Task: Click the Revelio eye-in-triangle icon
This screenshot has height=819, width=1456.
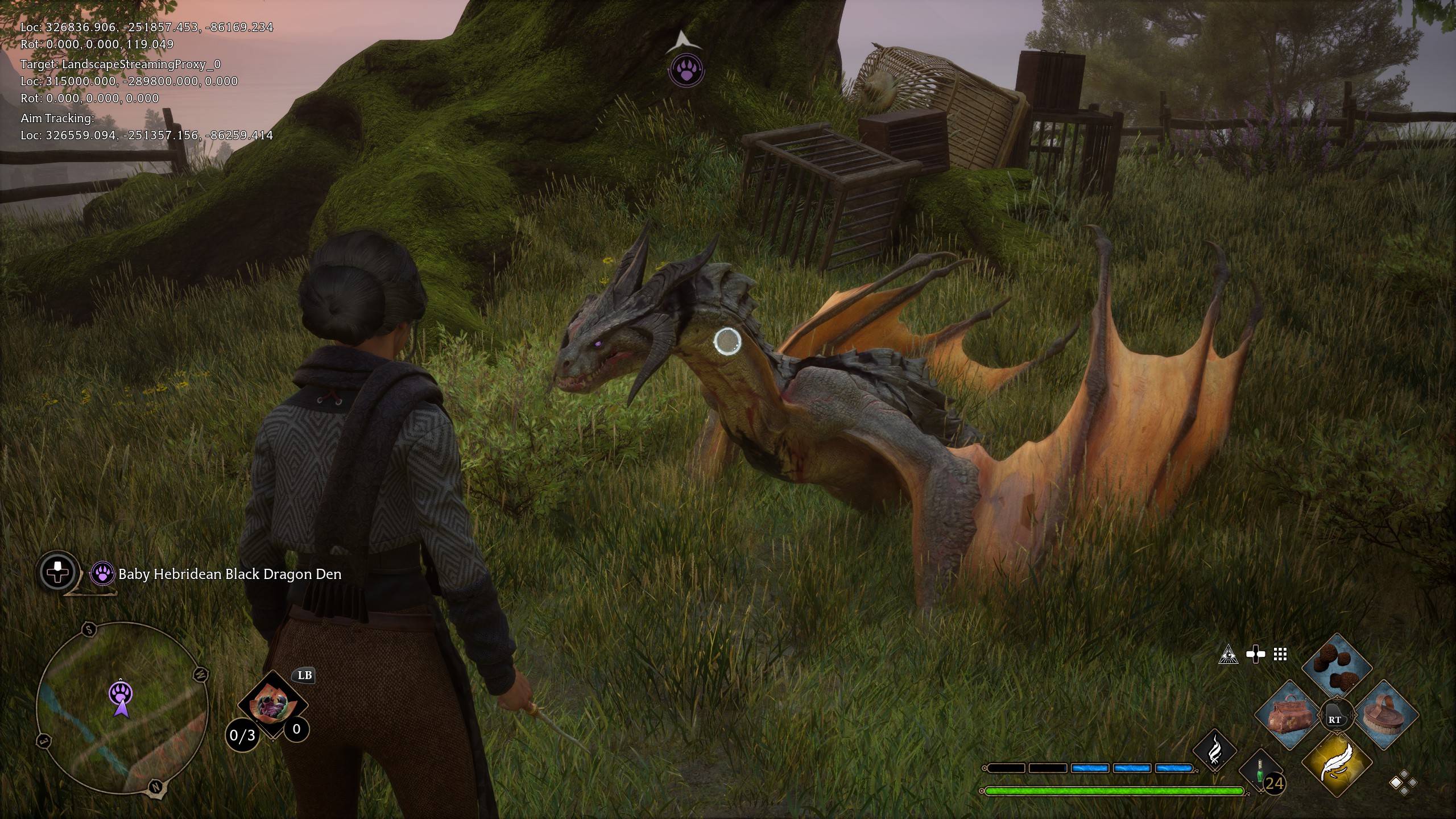Action: [1228, 655]
